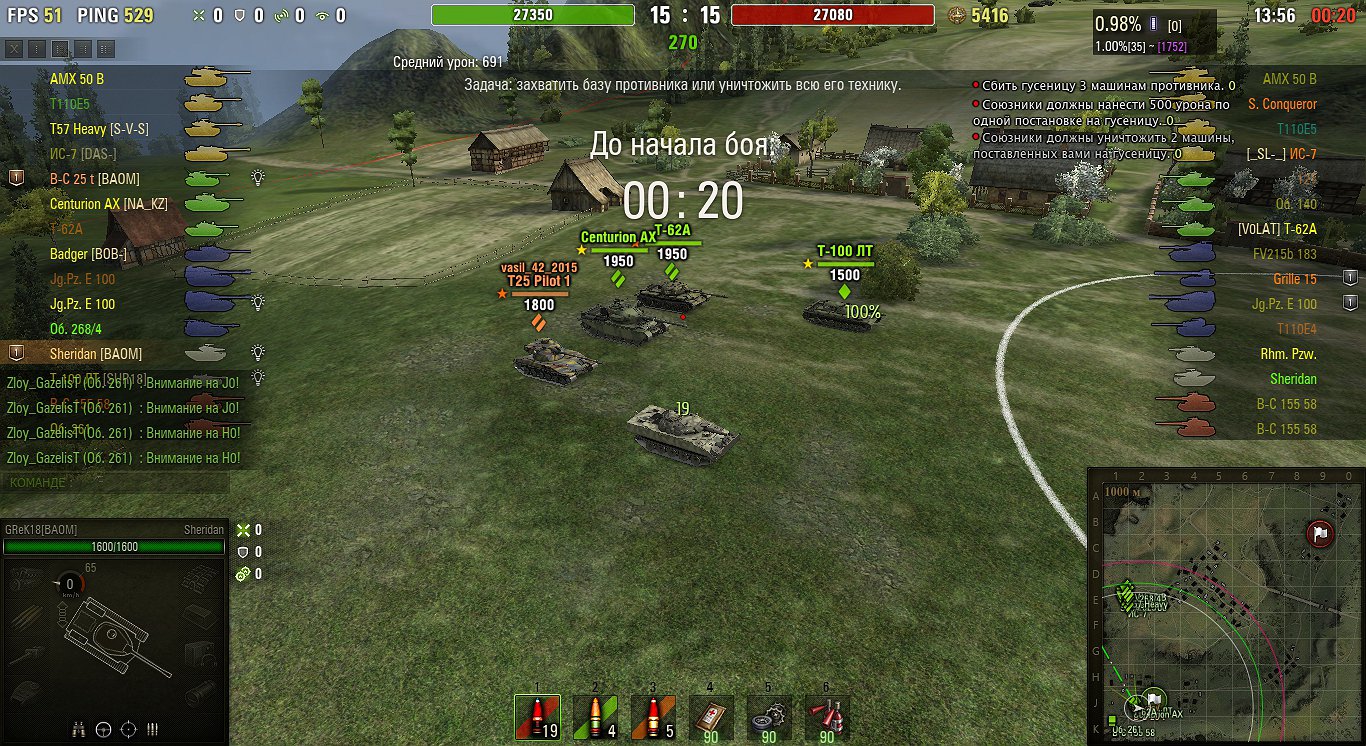Image resolution: width=1366 pixels, height=746 pixels.
Task: Click the binoculars icon on the damage panel
Action: pos(78,730)
